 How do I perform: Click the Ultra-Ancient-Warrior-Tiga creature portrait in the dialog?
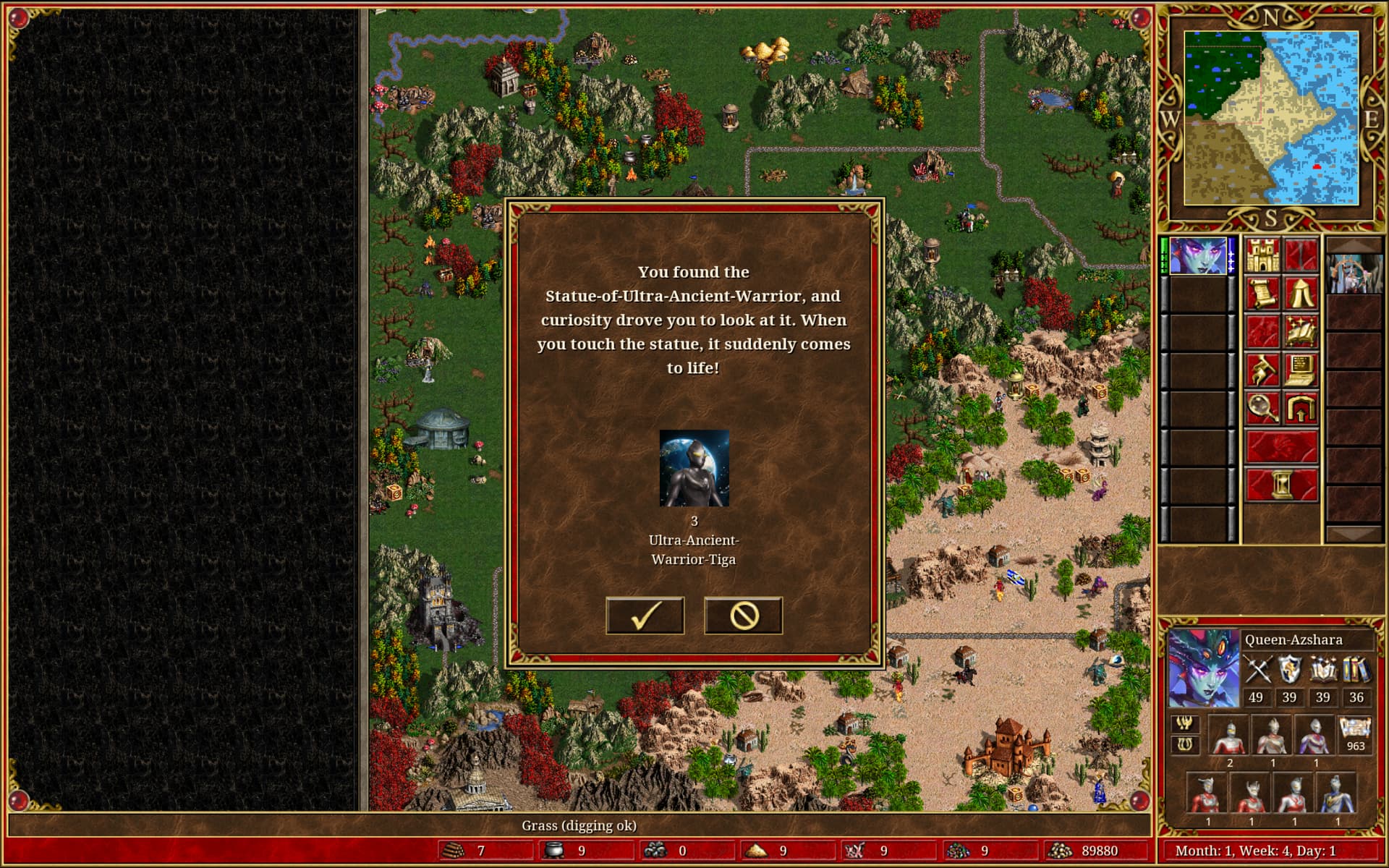[x=694, y=468]
